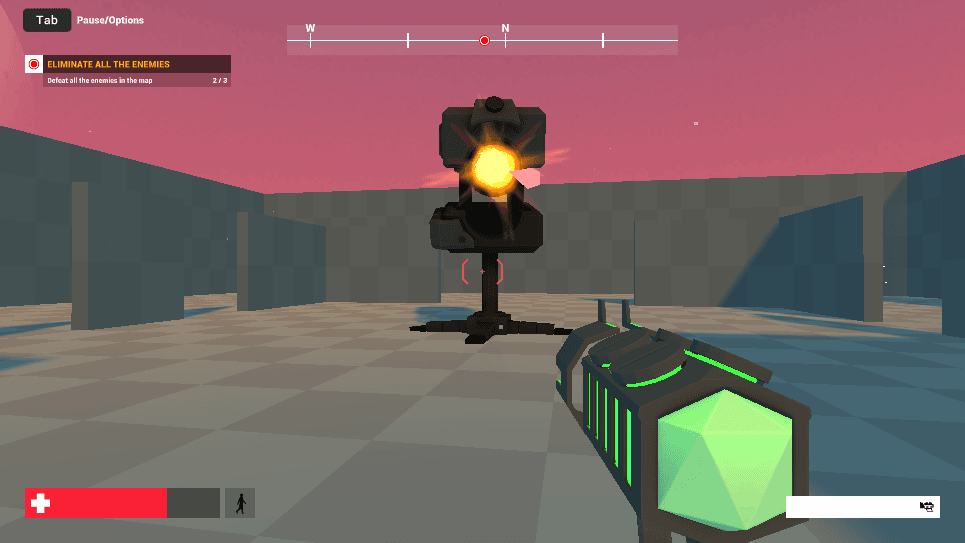965x543 pixels.
Task: Select the weapon icon on the ammo bar
Action: coord(926,507)
